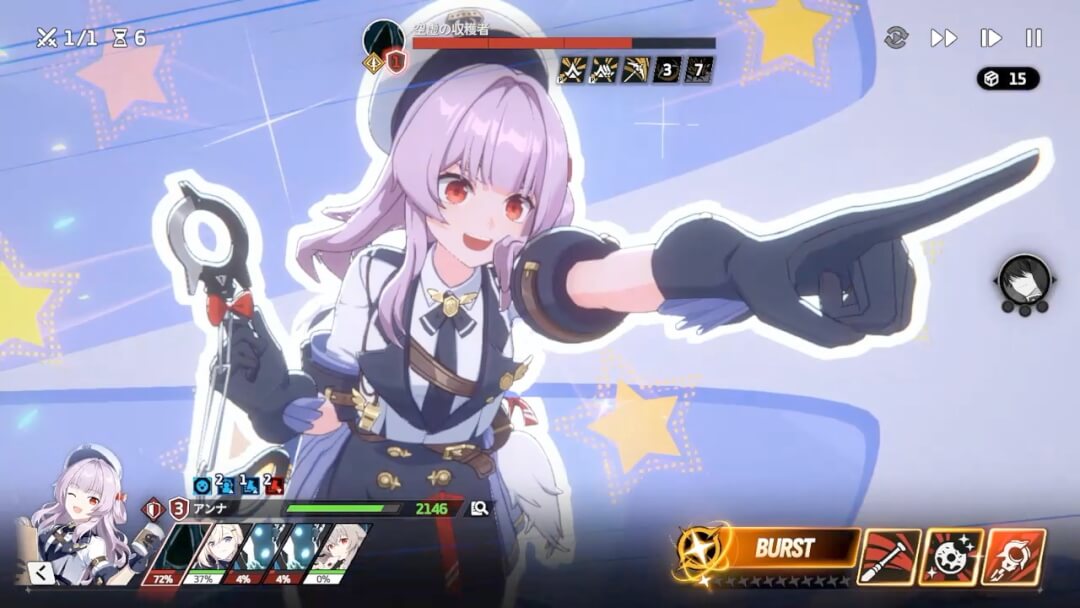Use the baton strike skill icon
This screenshot has height=608, width=1080.
[888, 556]
